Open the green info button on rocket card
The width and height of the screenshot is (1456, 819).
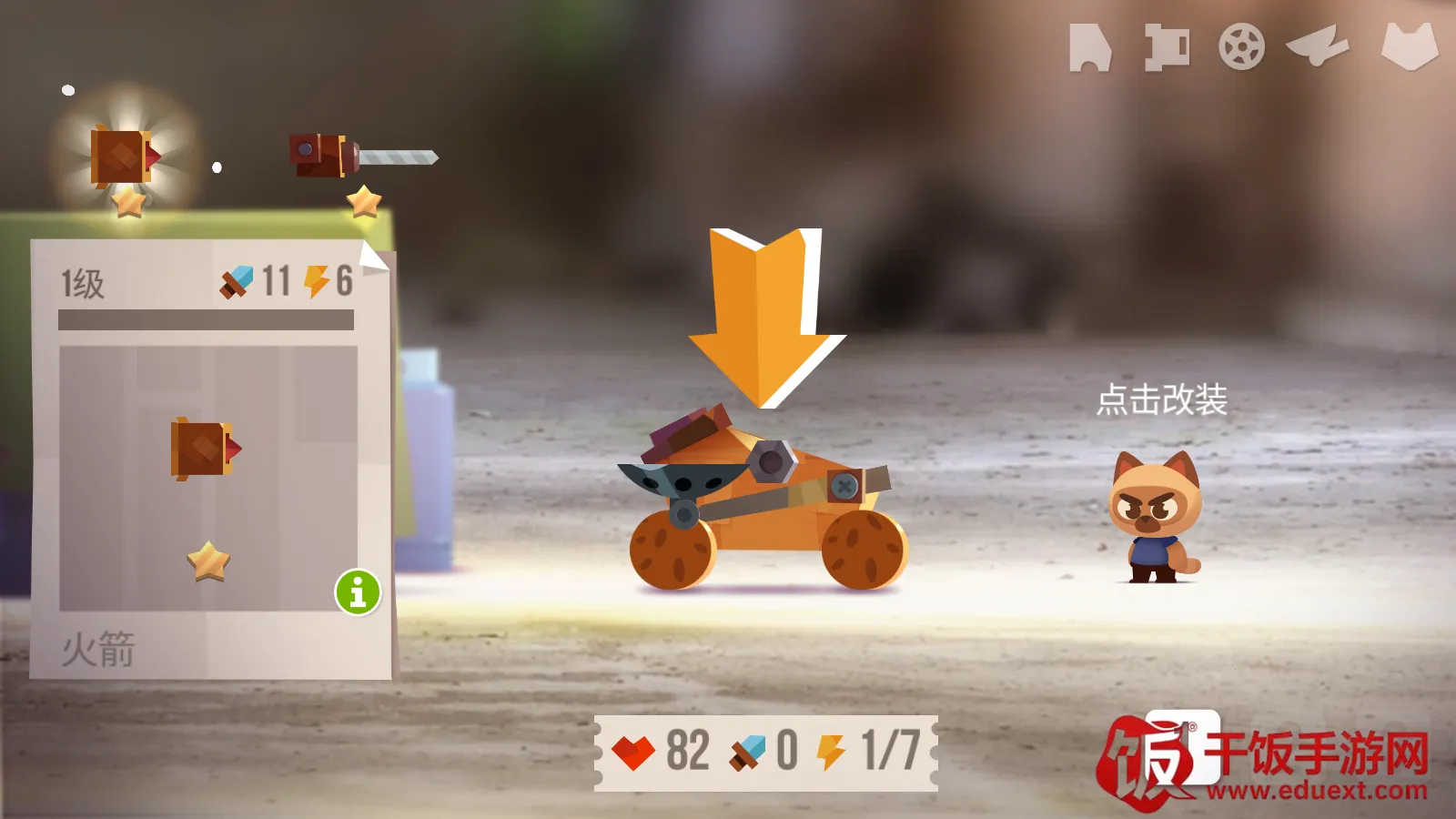tap(358, 592)
